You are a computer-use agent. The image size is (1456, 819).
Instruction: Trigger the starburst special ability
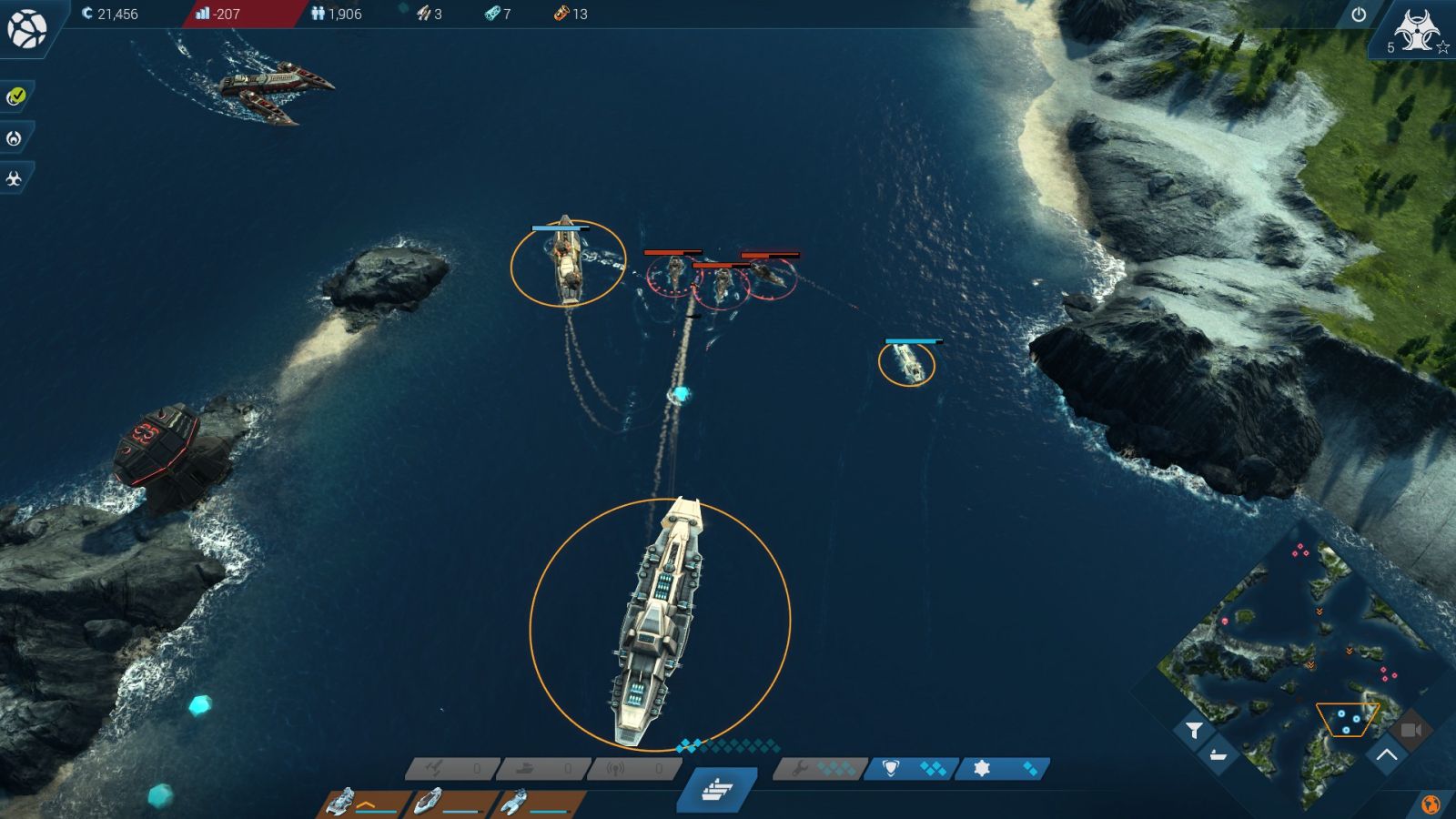click(1003, 769)
